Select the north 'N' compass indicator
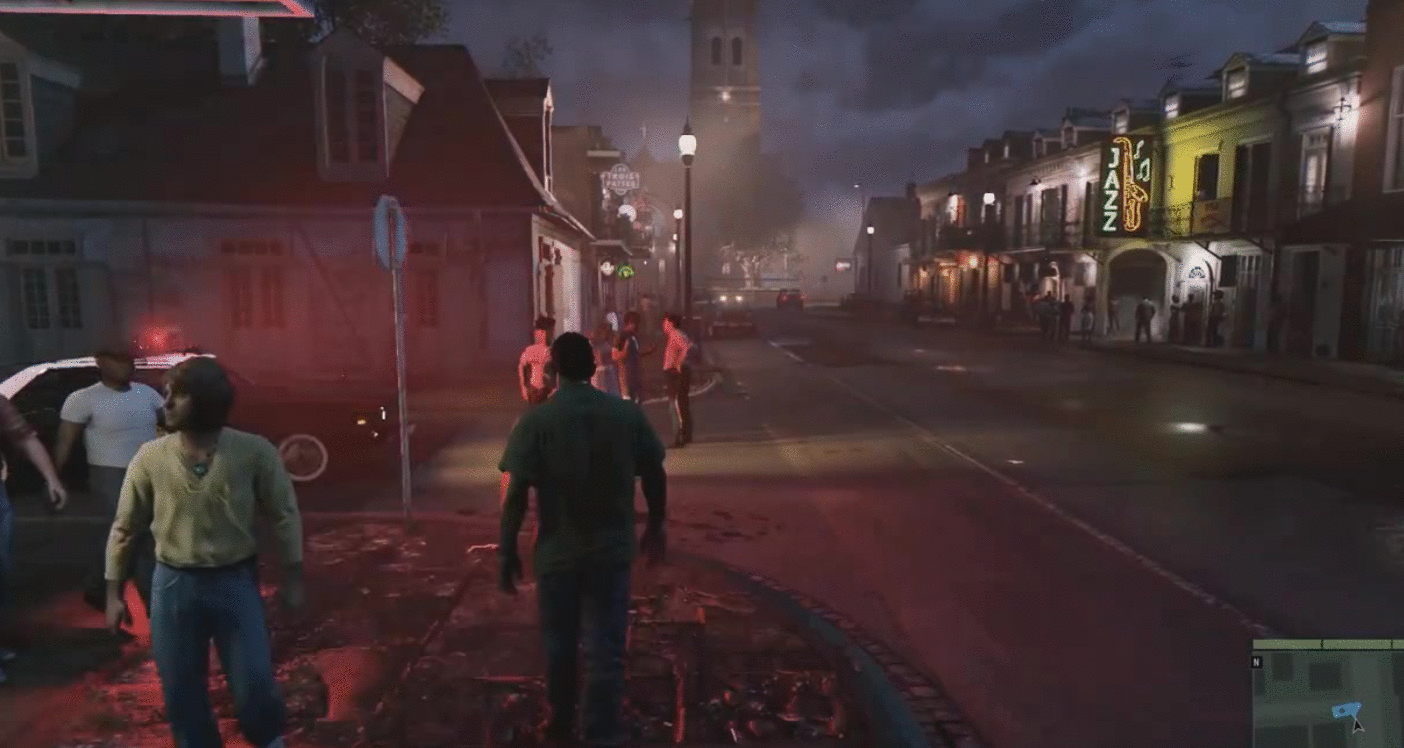Screen dimensions: 1404x748 point(1258,661)
